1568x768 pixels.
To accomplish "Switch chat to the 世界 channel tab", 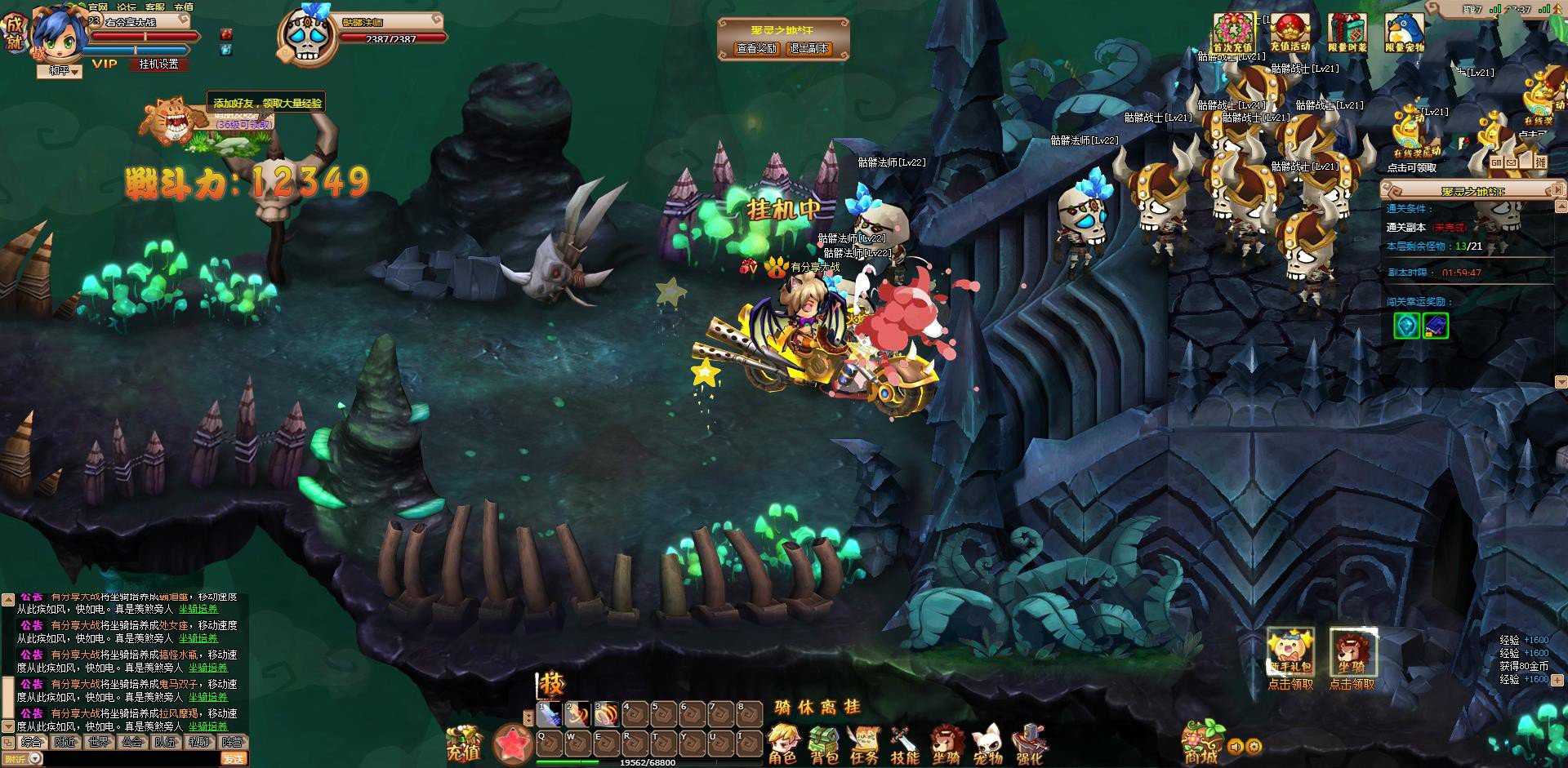I will (99, 743).
